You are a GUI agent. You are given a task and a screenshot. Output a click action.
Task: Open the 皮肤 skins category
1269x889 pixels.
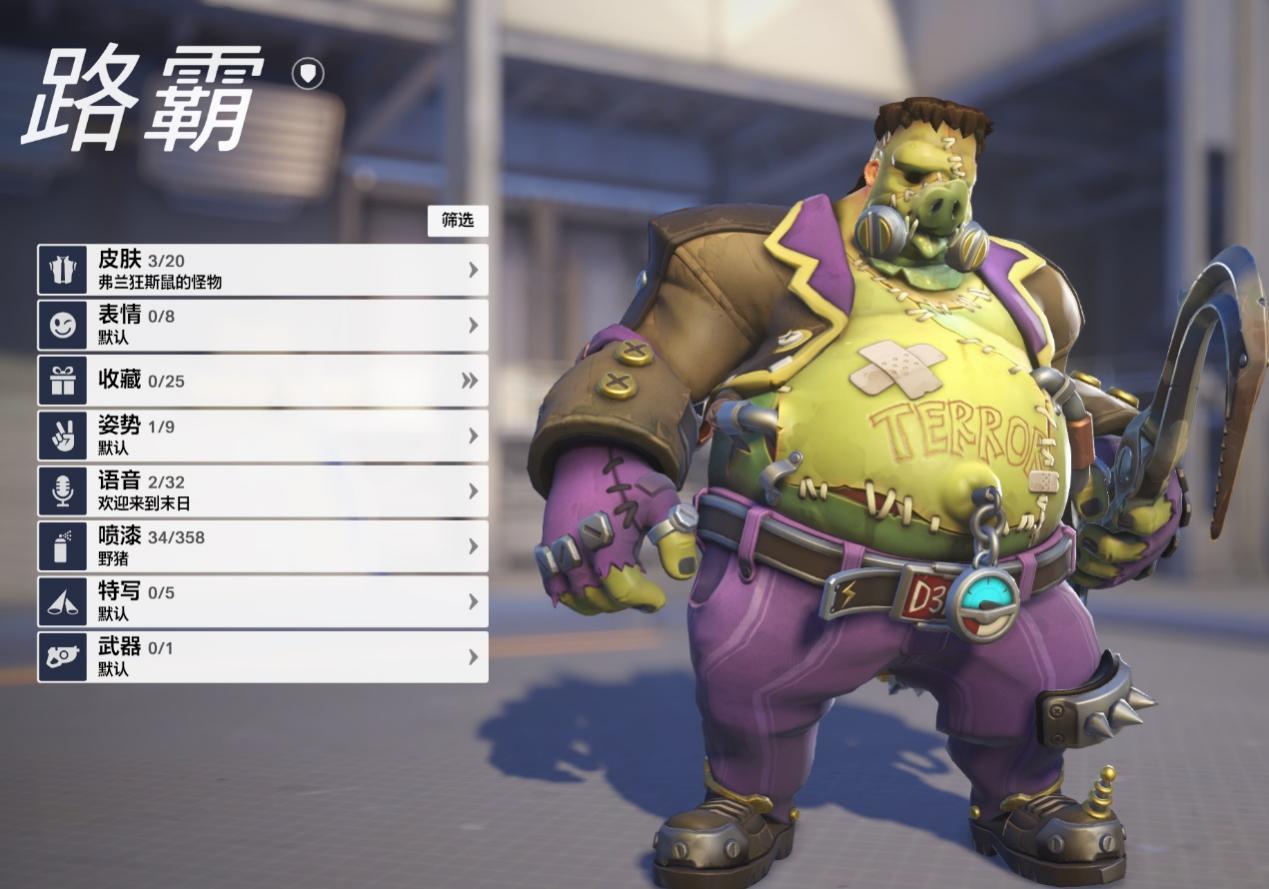tap(263, 270)
